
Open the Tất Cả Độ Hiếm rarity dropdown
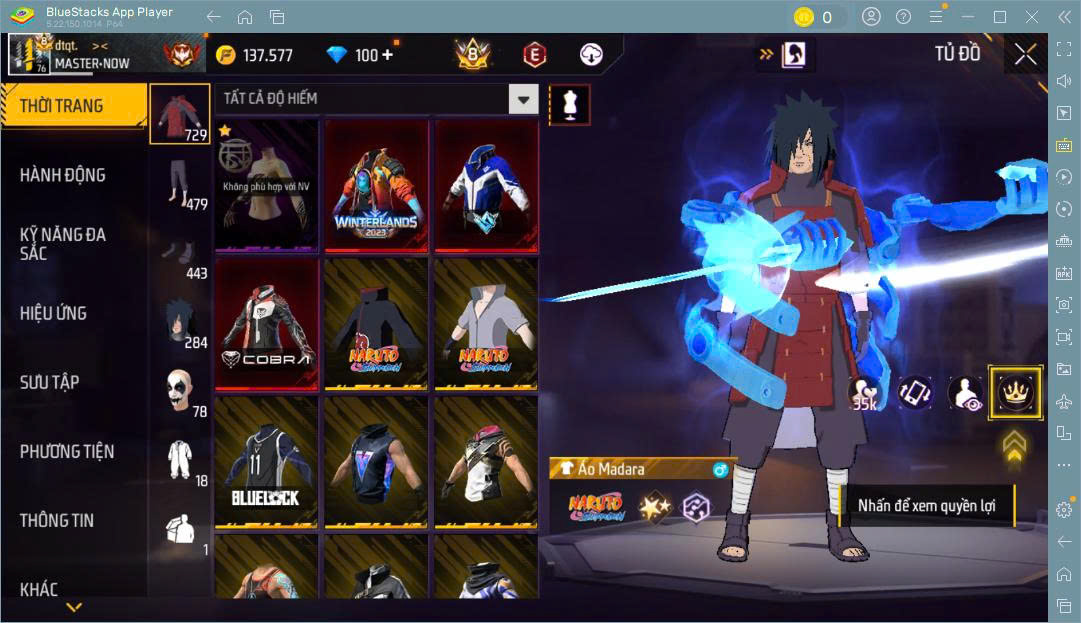pos(523,98)
